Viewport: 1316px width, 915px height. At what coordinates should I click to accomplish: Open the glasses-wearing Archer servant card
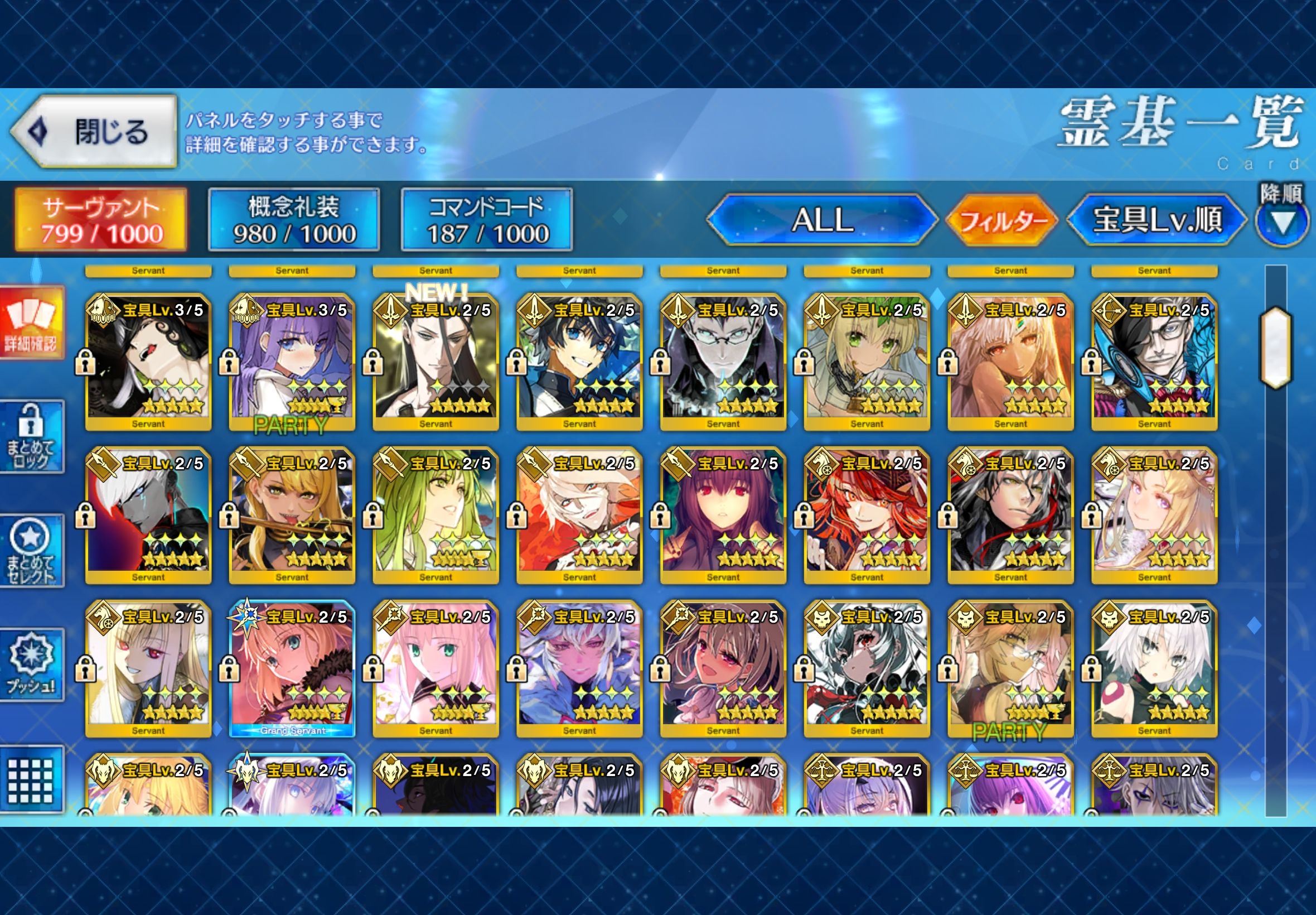click(1154, 362)
